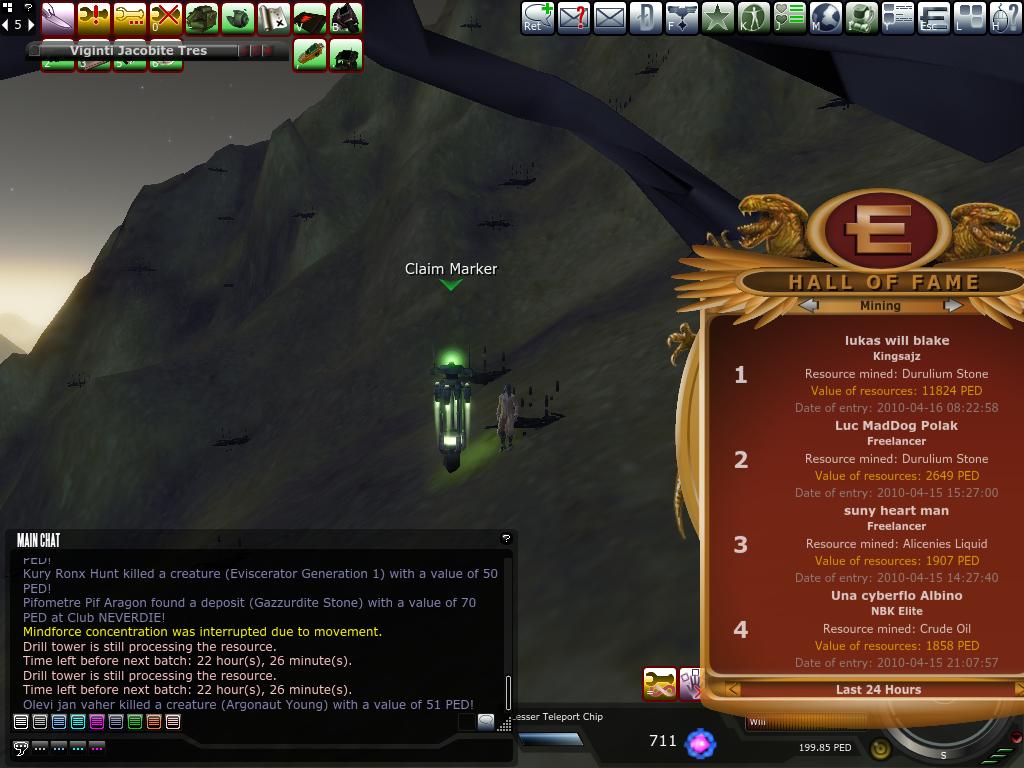Open the mail envelope icon

pyautogui.click(x=609, y=18)
